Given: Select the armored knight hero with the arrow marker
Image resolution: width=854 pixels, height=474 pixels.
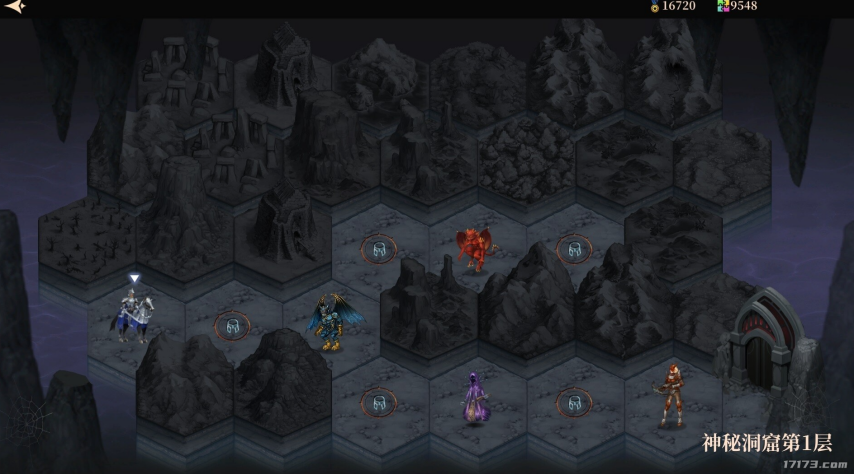Looking at the screenshot, I should pos(133,315).
